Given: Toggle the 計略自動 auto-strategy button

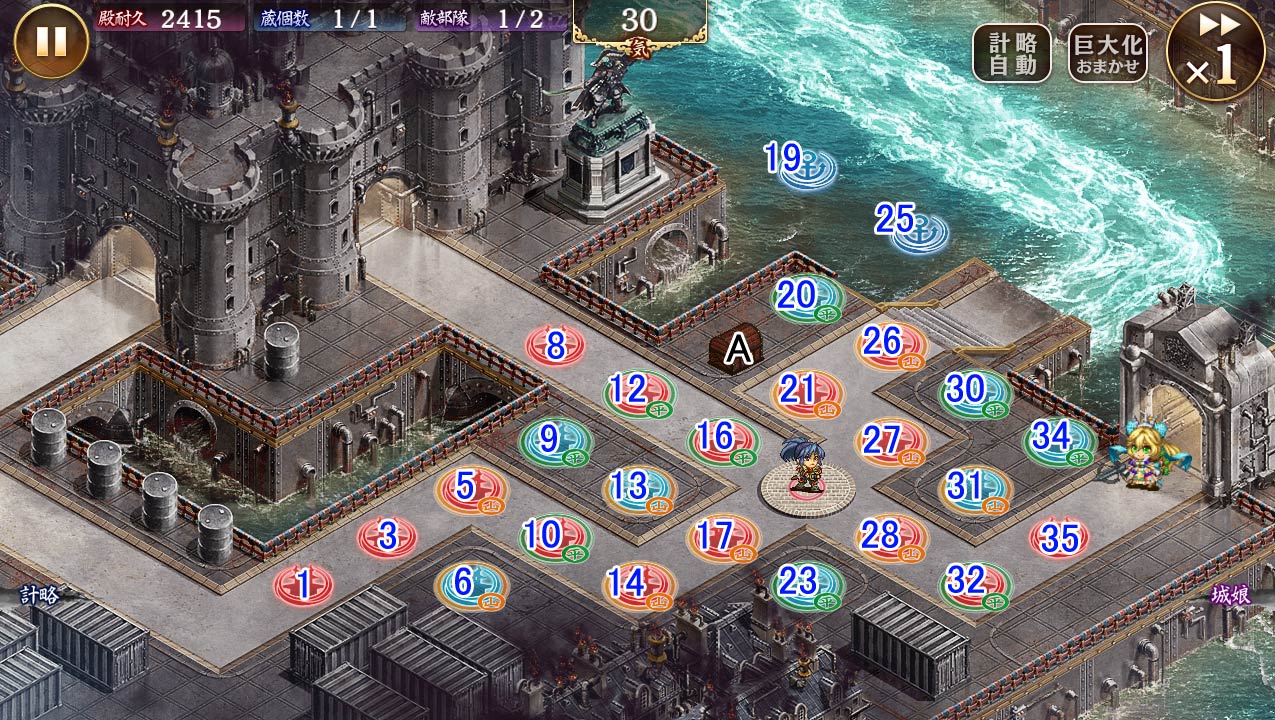Looking at the screenshot, I should point(1011,53).
